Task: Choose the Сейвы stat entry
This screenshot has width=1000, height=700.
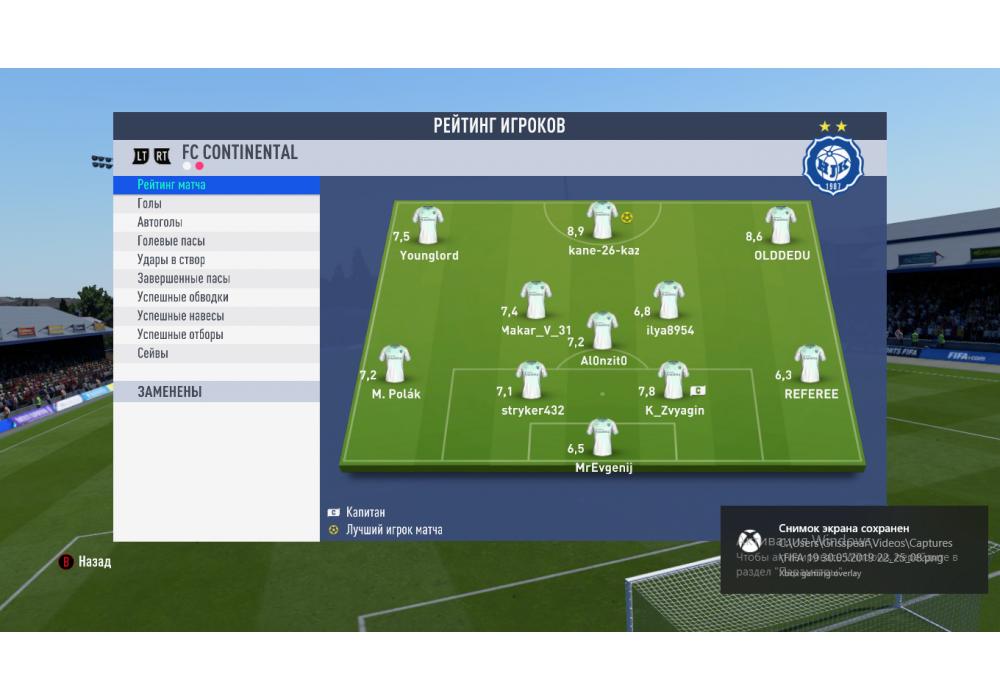Action: click(153, 353)
